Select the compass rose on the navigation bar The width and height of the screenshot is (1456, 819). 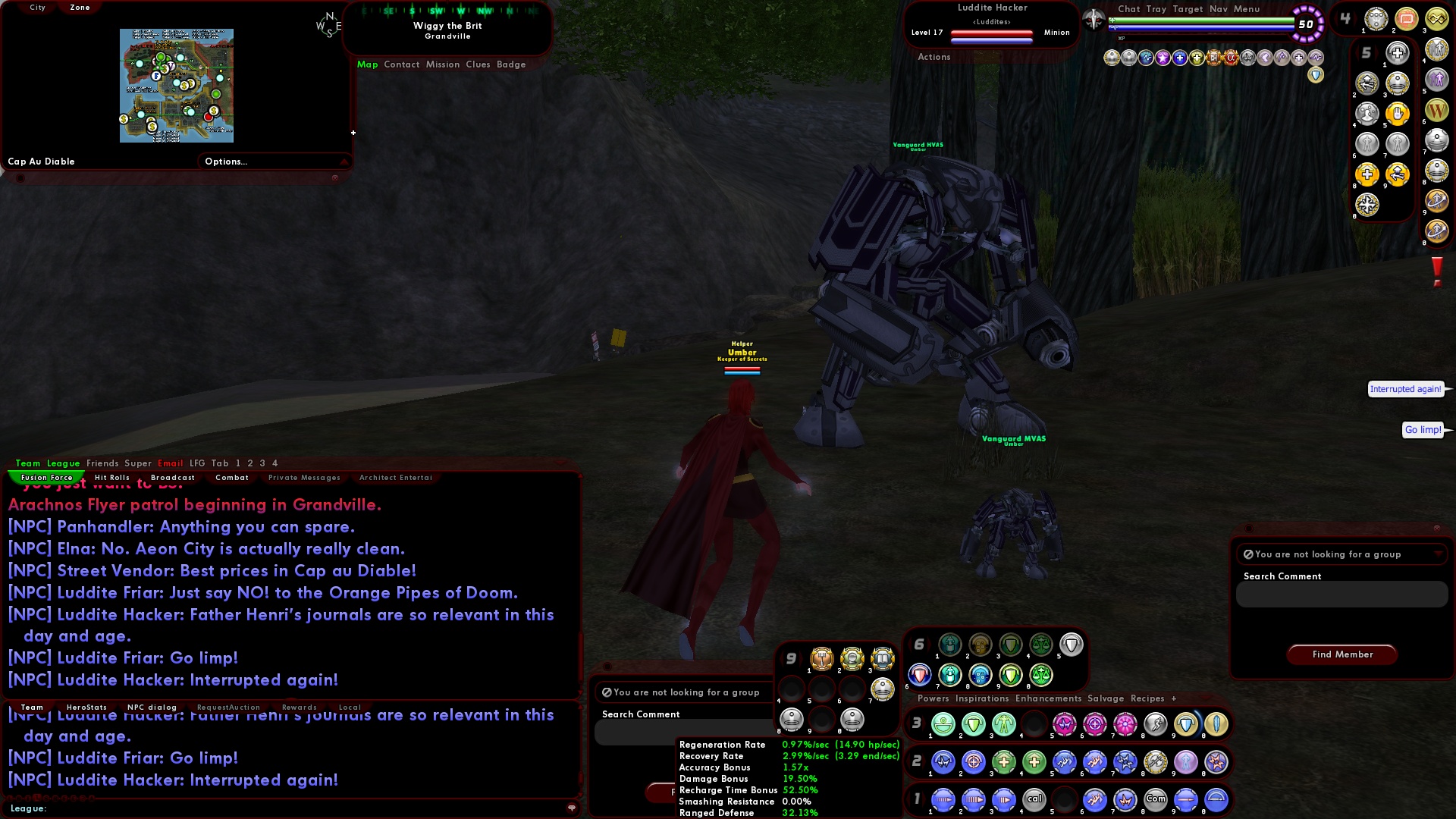(330, 23)
